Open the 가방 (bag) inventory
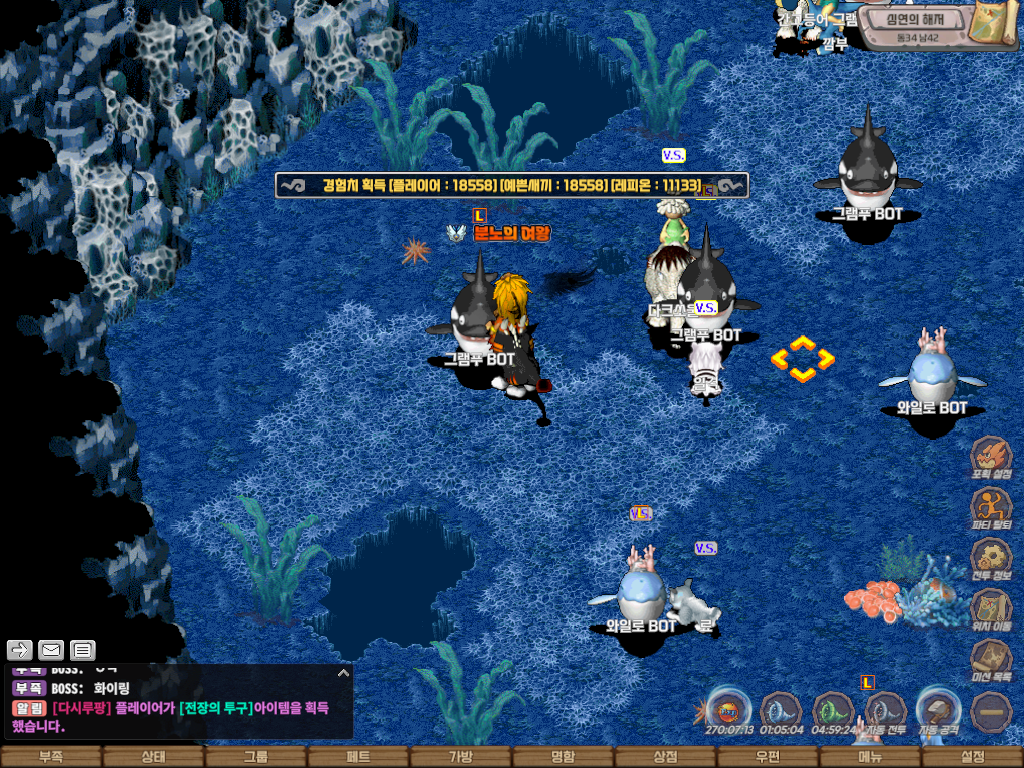Viewport: 1024px width, 768px height. pyautogui.click(x=460, y=757)
